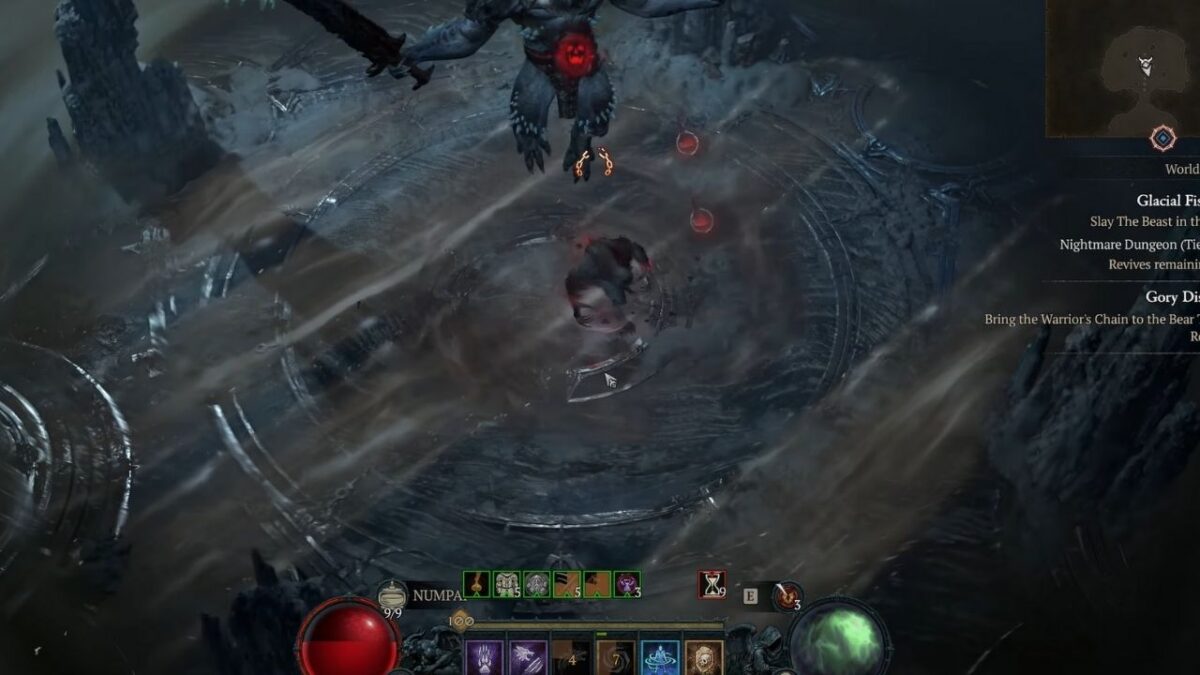Trigger the blue meditating figure skill
This screenshot has width=1200, height=675.
[x=660, y=658]
